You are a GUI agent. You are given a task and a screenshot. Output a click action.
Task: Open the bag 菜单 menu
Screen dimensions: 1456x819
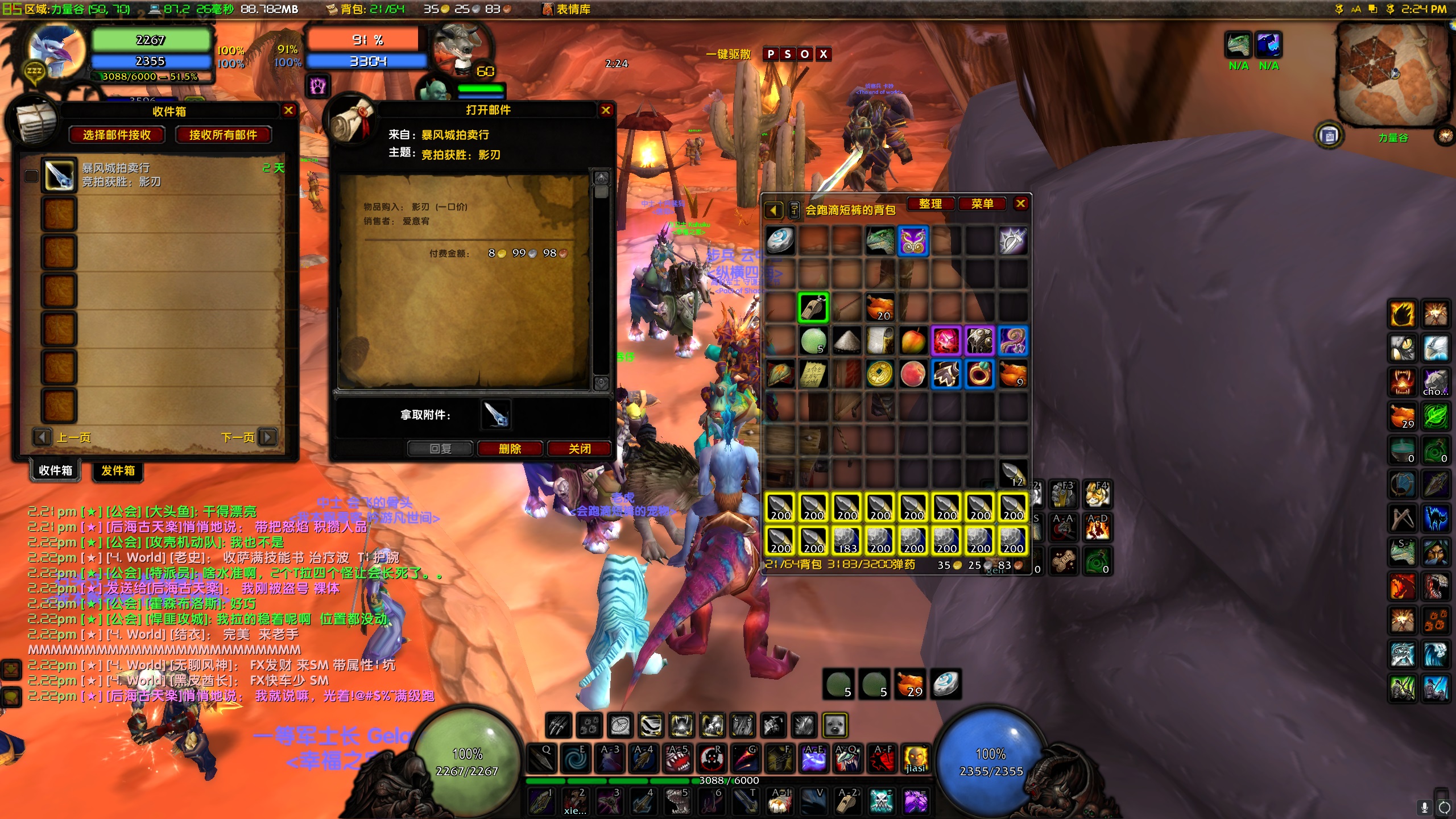(982, 204)
